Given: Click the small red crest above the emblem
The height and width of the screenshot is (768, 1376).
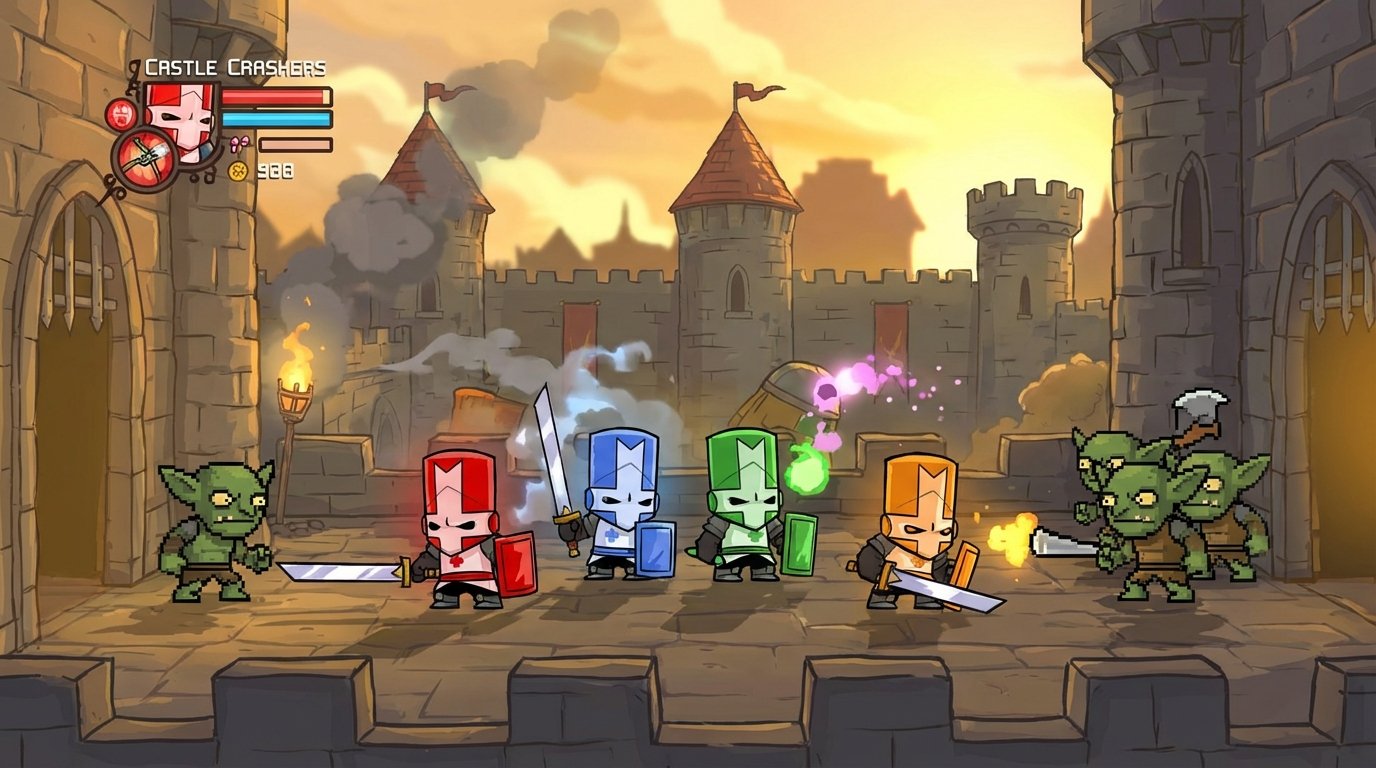Looking at the screenshot, I should 120,115.
